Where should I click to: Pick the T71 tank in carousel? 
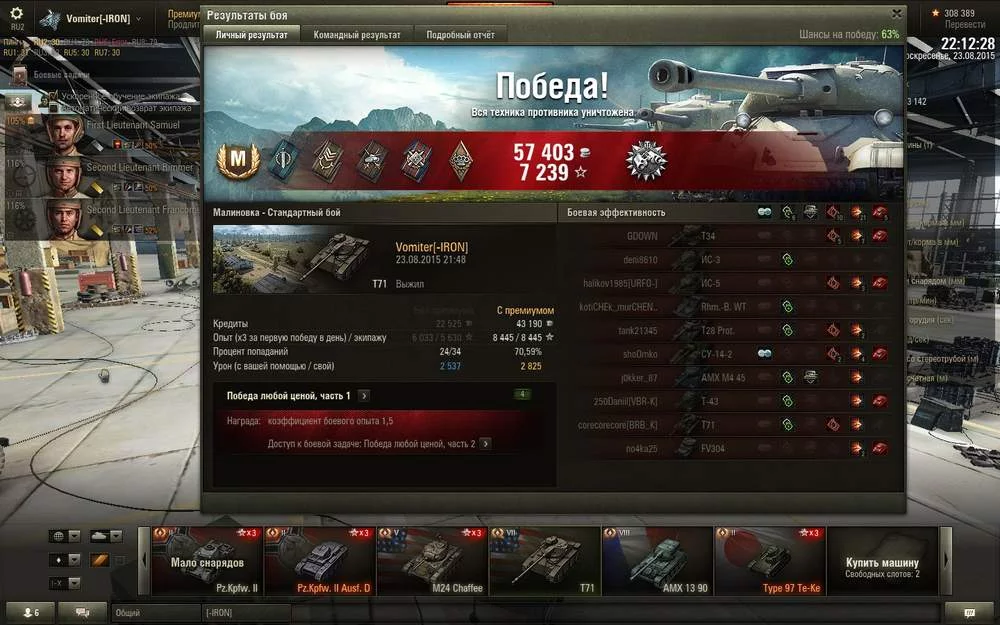coord(545,561)
